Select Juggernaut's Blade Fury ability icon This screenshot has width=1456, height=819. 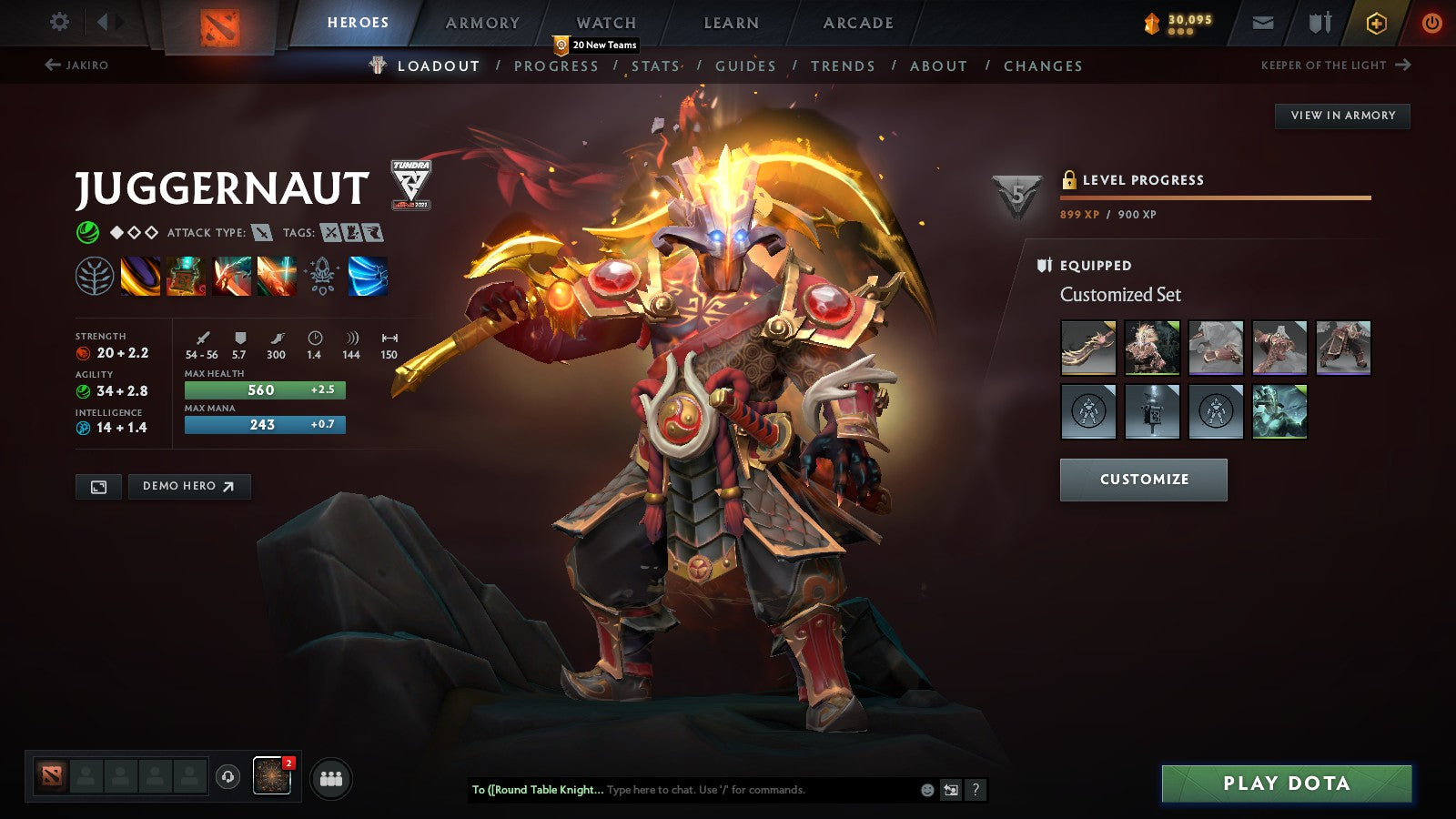coord(138,278)
